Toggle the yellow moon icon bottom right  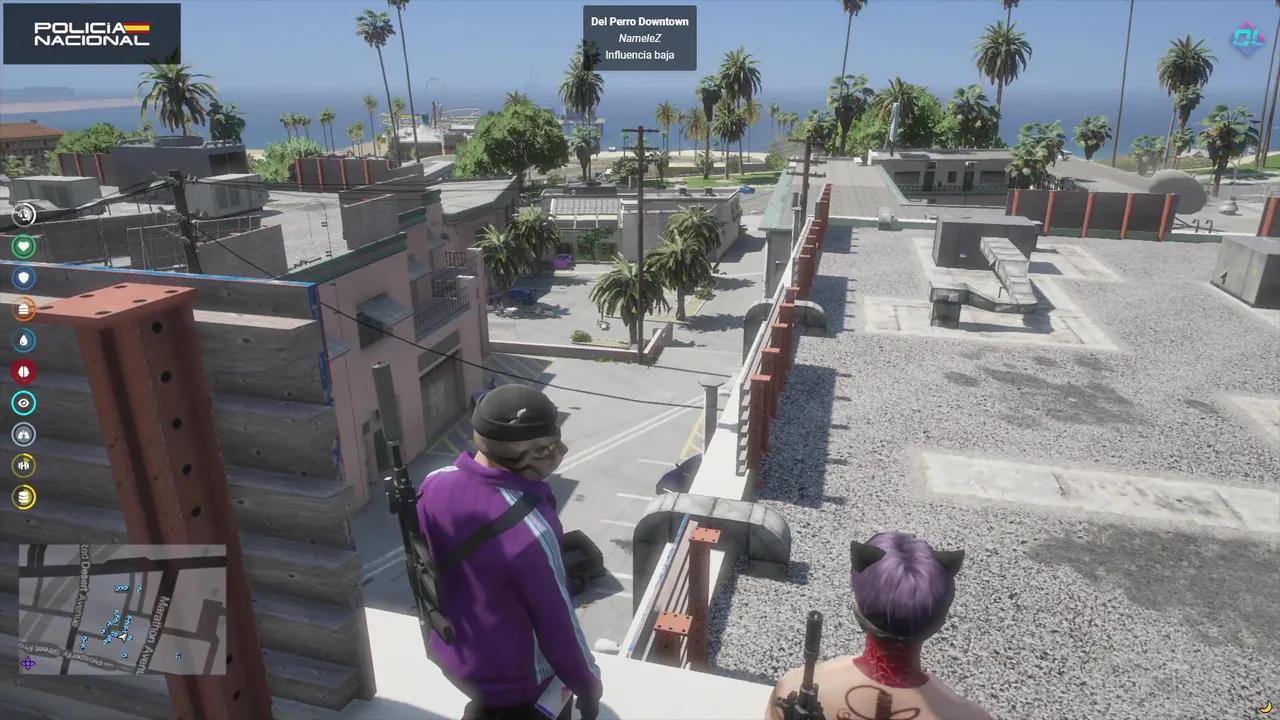[x=1265, y=707]
